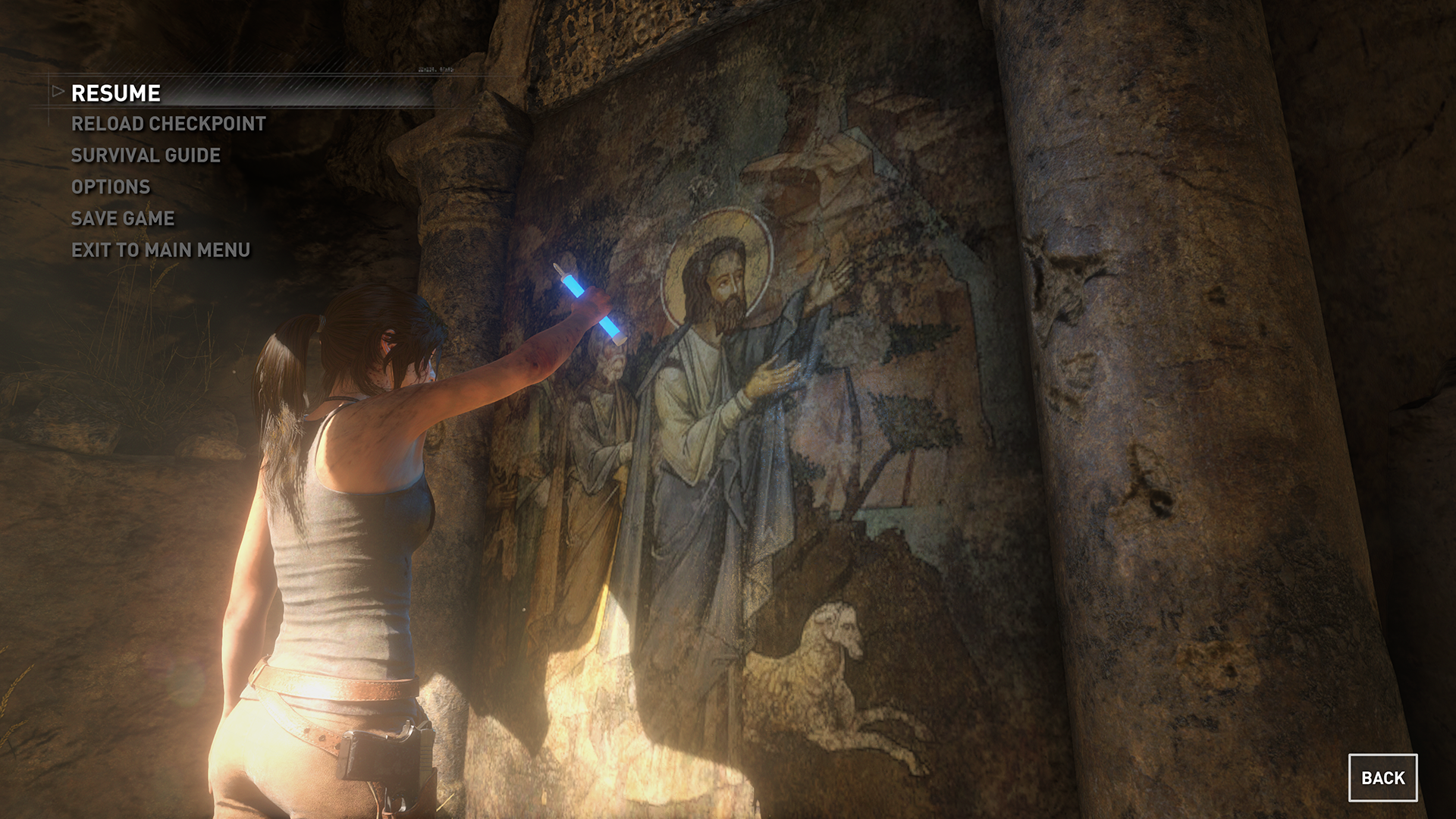Viewport: 1456px width, 819px height.
Task: Choose Reload Checkpoint
Action: point(168,124)
